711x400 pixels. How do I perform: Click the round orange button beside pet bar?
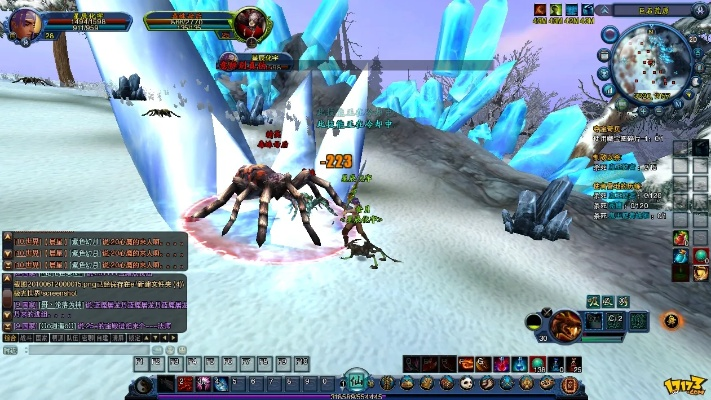coord(672,321)
